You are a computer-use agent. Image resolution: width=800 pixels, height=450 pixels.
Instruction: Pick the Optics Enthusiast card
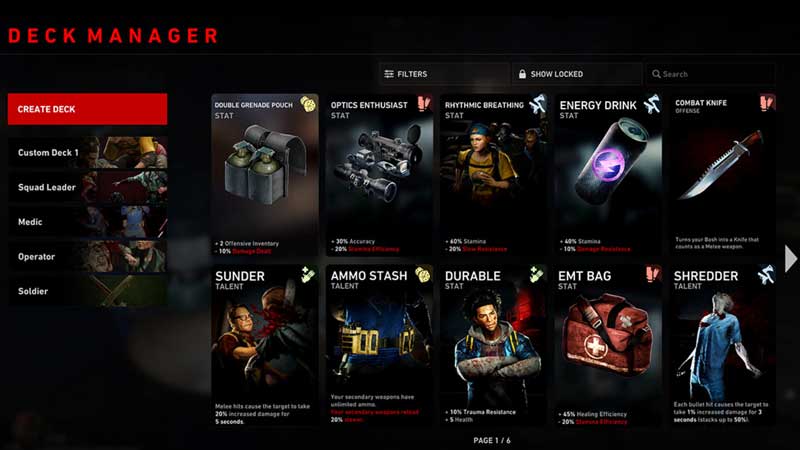click(x=379, y=174)
